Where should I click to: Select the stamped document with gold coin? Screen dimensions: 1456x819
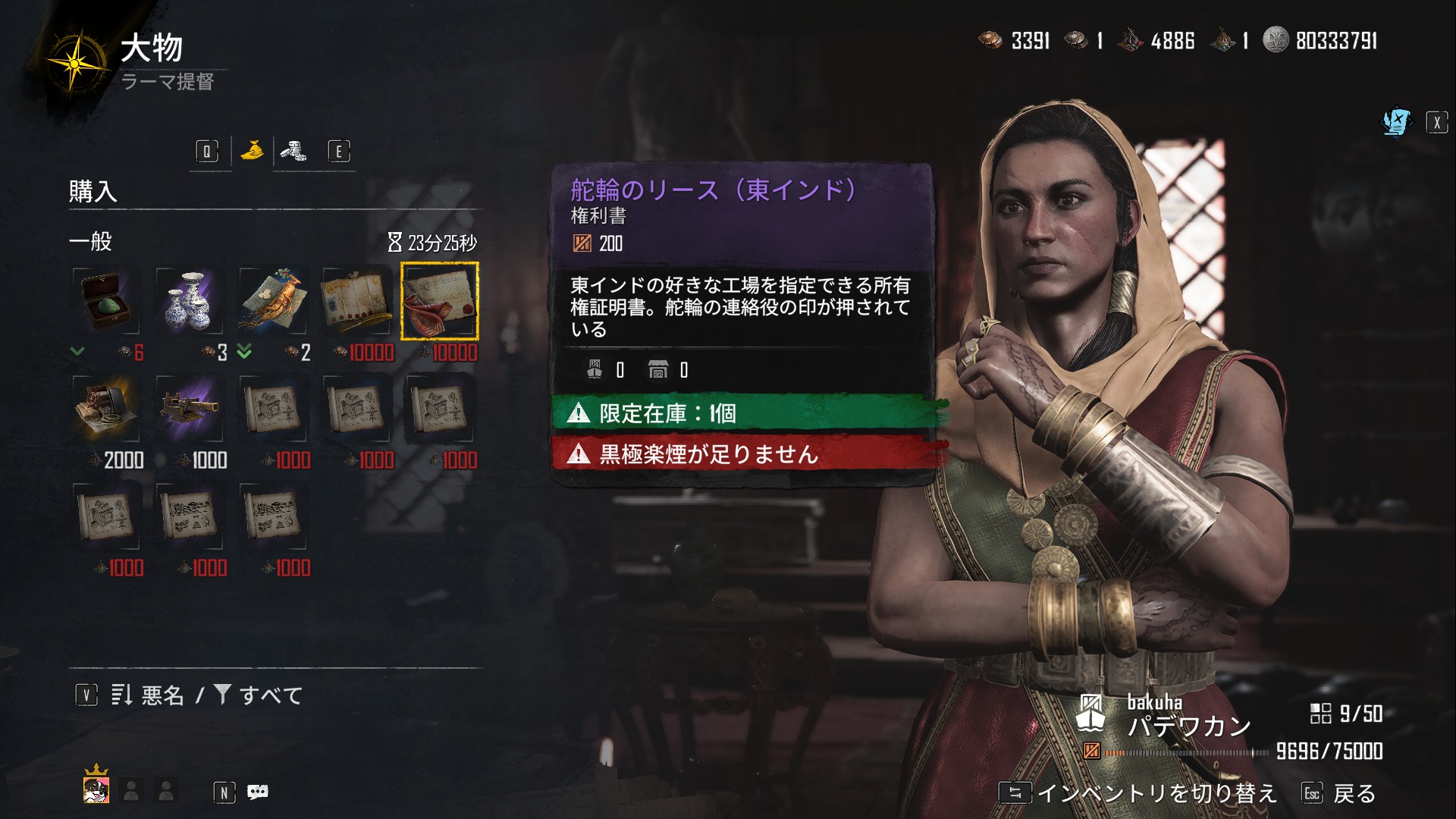pos(356,301)
